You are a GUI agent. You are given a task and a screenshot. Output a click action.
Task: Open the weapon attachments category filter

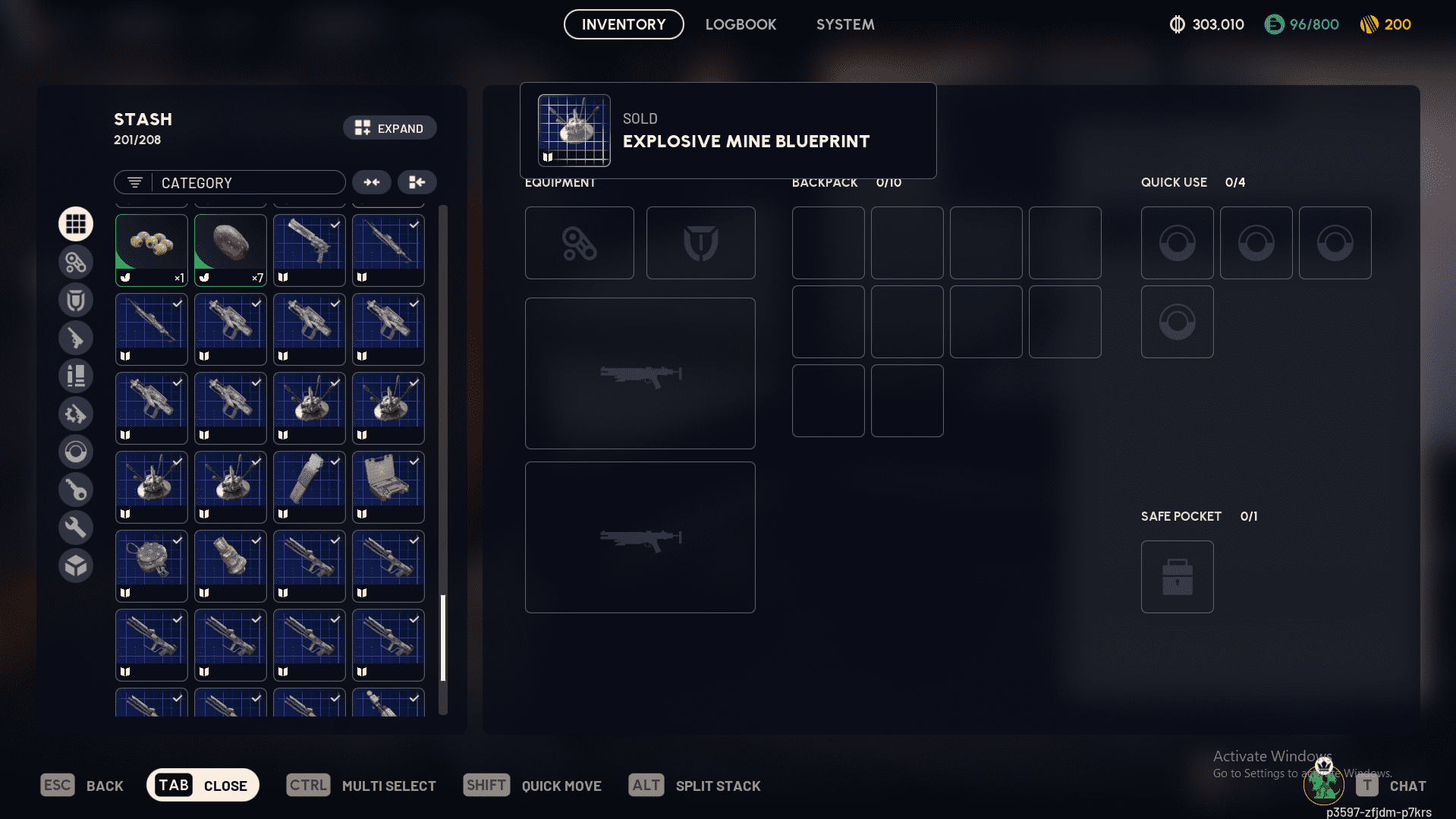click(76, 261)
